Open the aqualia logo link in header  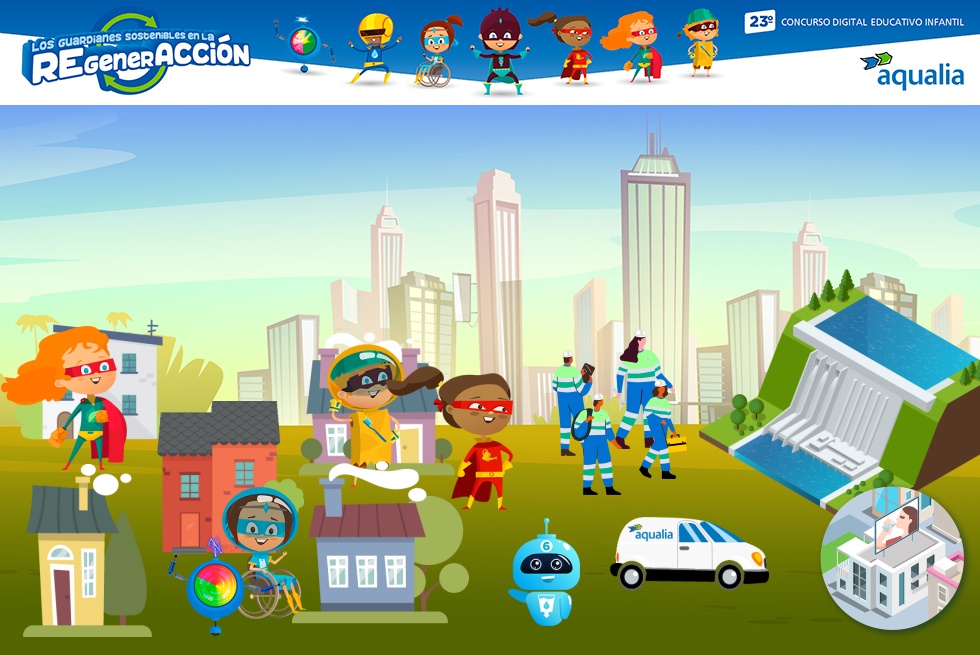click(911, 70)
